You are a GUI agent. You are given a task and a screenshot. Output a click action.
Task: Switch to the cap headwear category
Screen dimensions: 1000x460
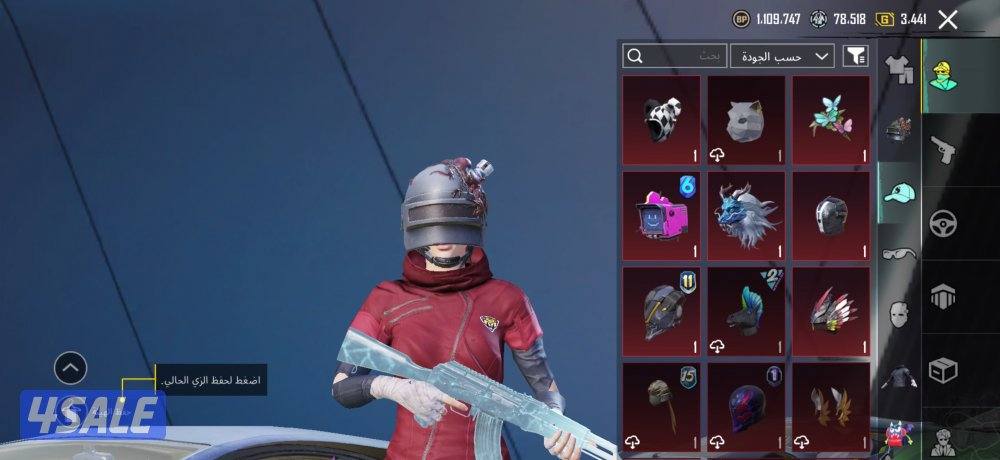tap(899, 193)
